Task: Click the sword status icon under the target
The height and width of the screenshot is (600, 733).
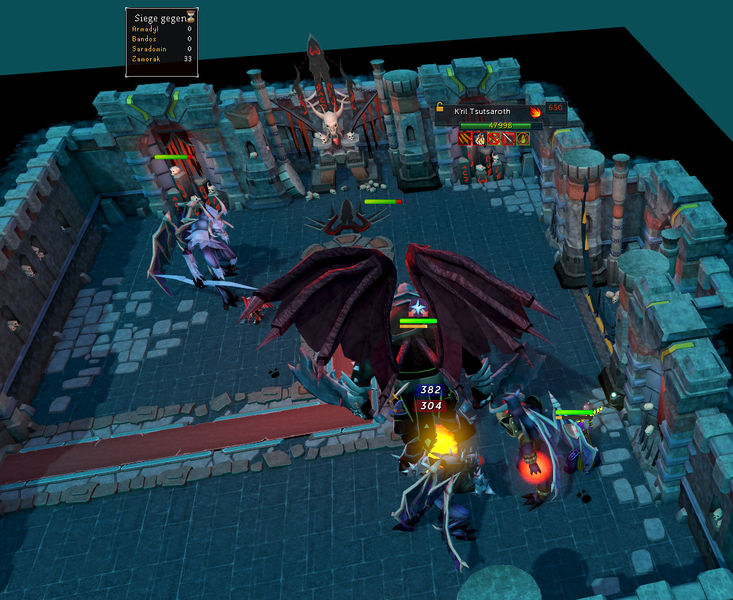Action: pyautogui.click(x=508, y=138)
